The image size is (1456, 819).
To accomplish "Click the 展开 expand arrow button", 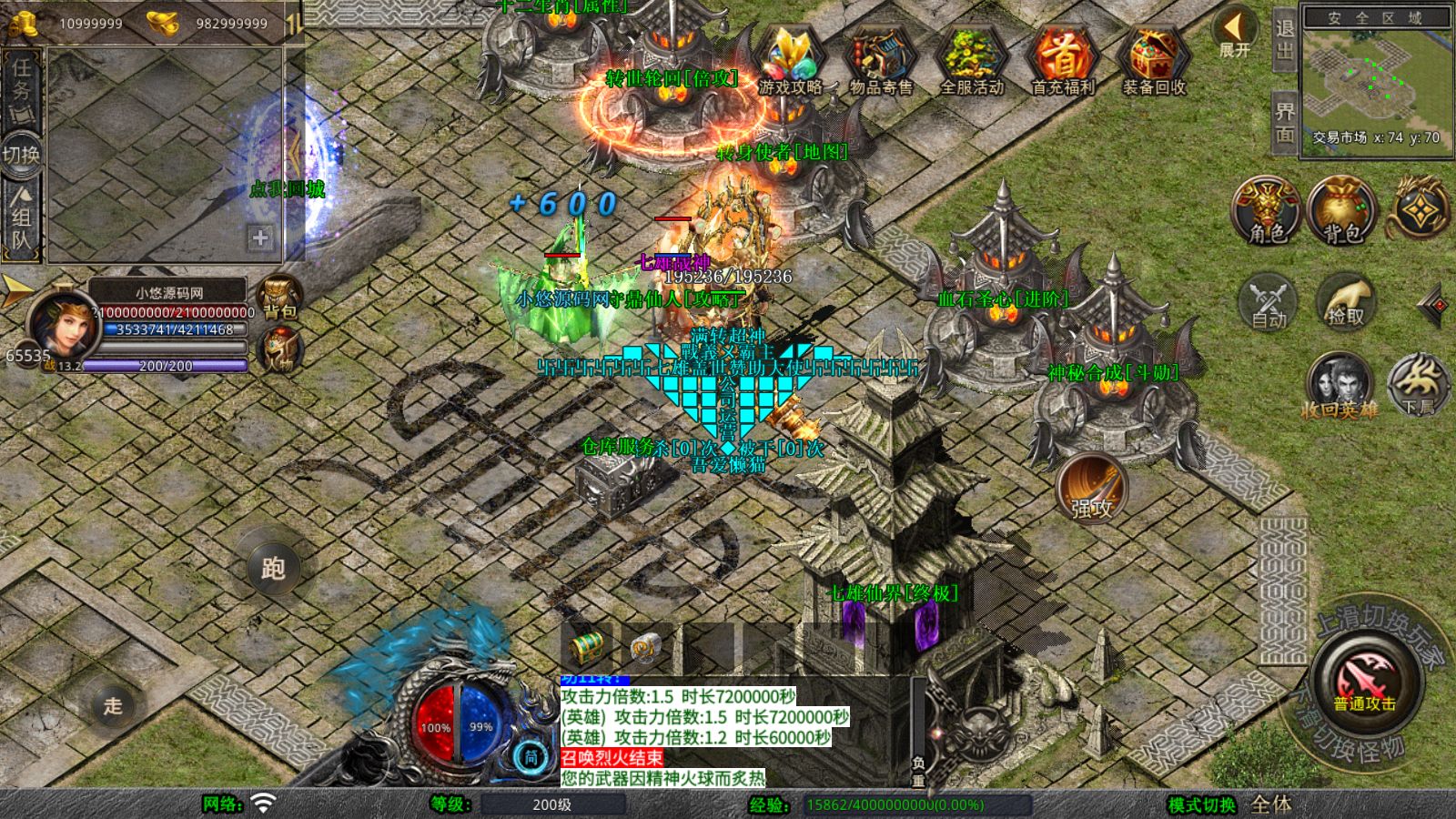I will [x=1235, y=33].
